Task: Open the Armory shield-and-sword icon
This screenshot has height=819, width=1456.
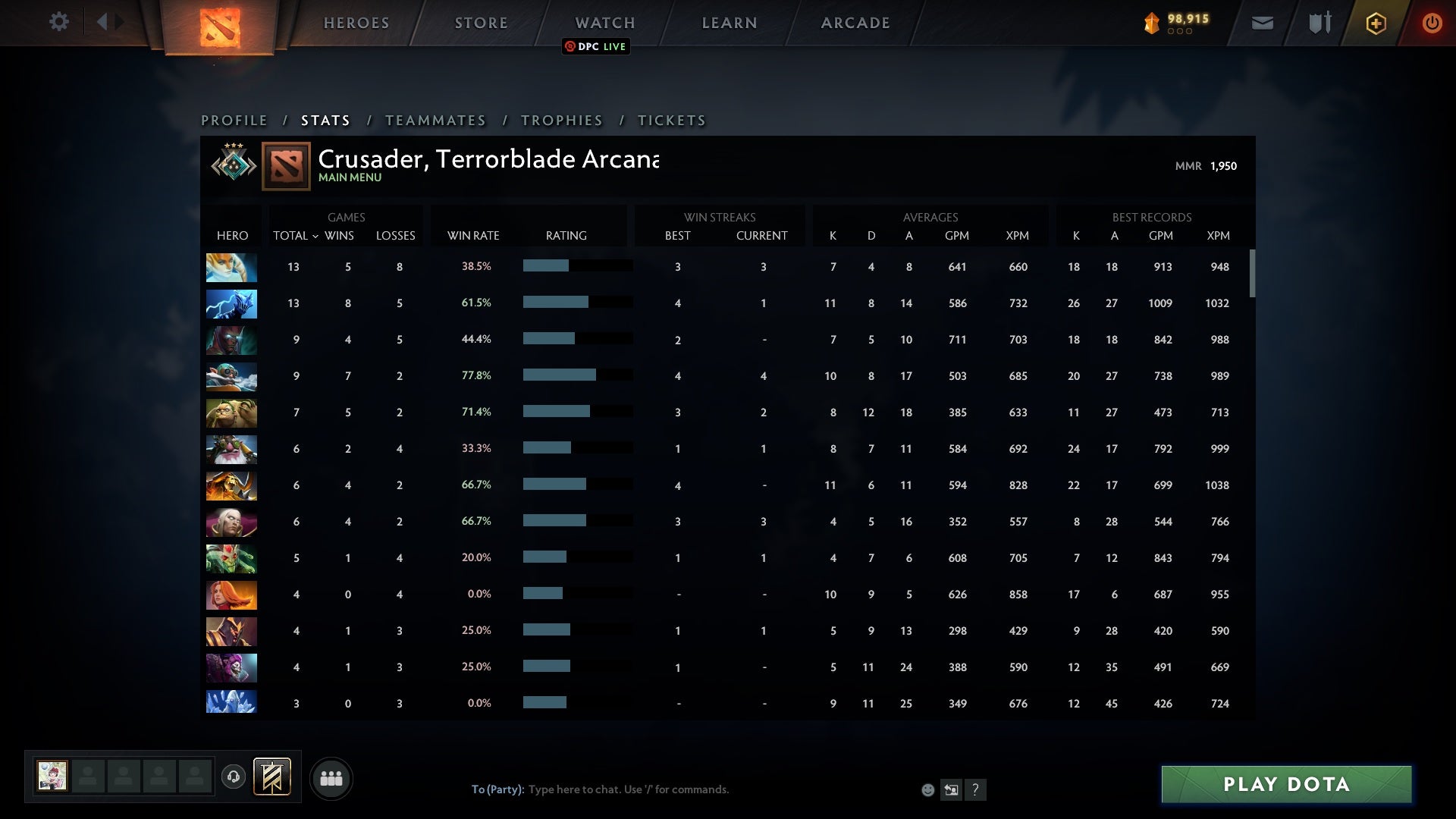Action: 1318,23
